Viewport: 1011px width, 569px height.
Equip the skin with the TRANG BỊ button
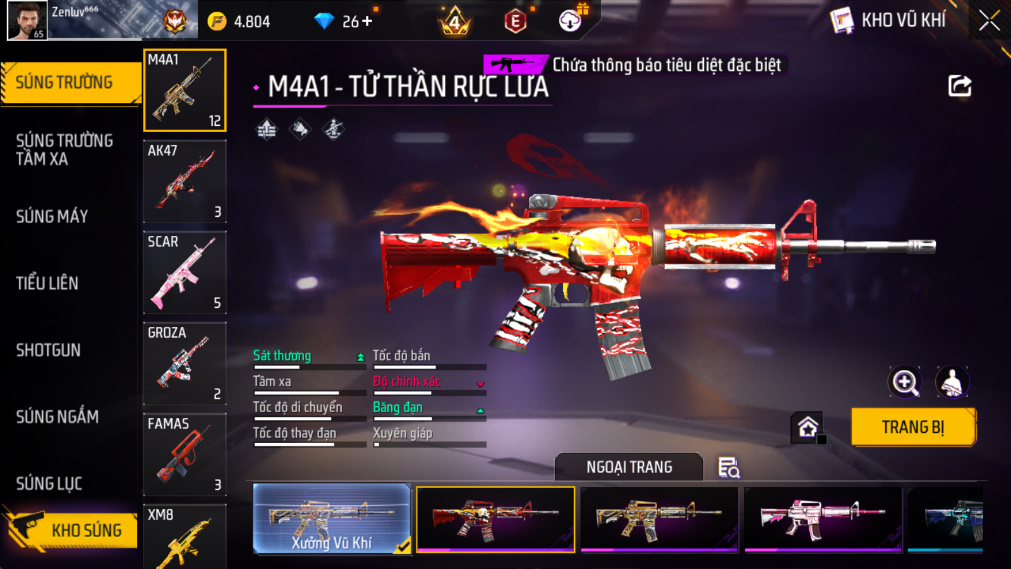point(912,427)
